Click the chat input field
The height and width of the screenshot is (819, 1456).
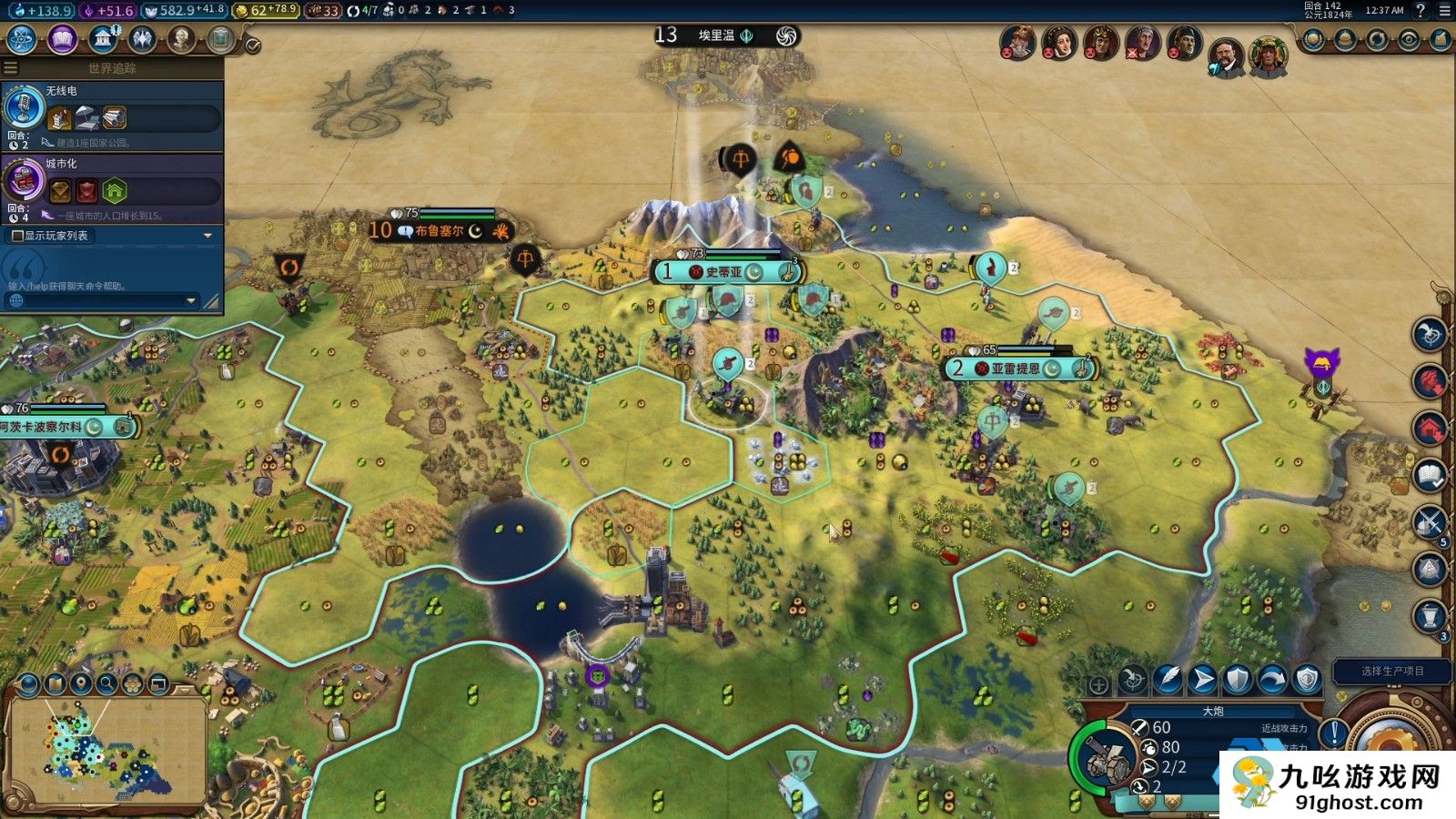click(100, 300)
